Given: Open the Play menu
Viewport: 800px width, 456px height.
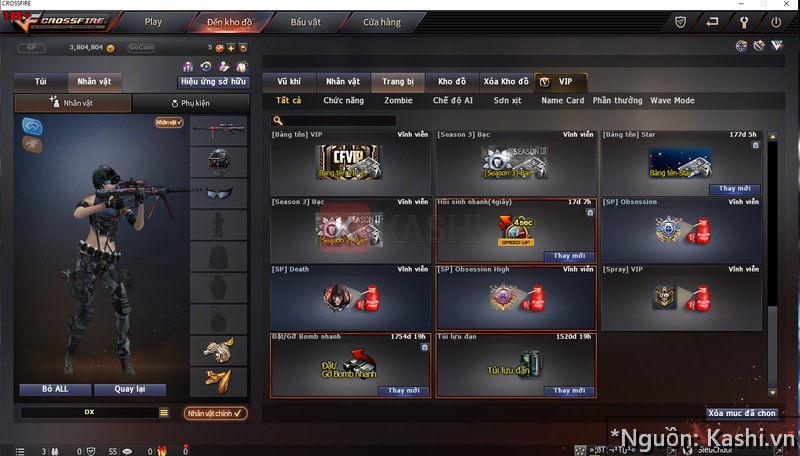Looking at the screenshot, I should pyautogui.click(x=153, y=21).
